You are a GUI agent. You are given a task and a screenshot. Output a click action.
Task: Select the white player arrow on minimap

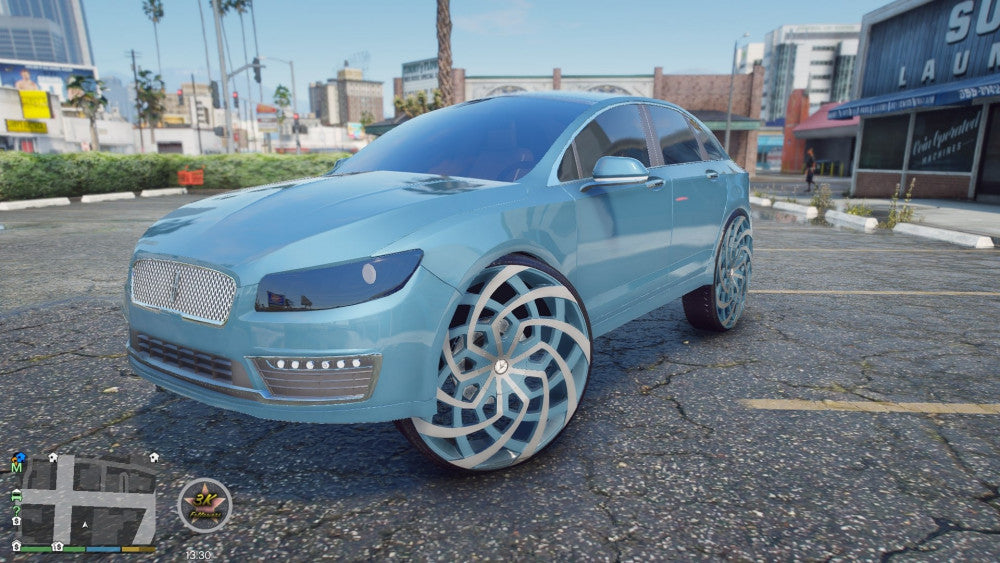(x=85, y=523)
